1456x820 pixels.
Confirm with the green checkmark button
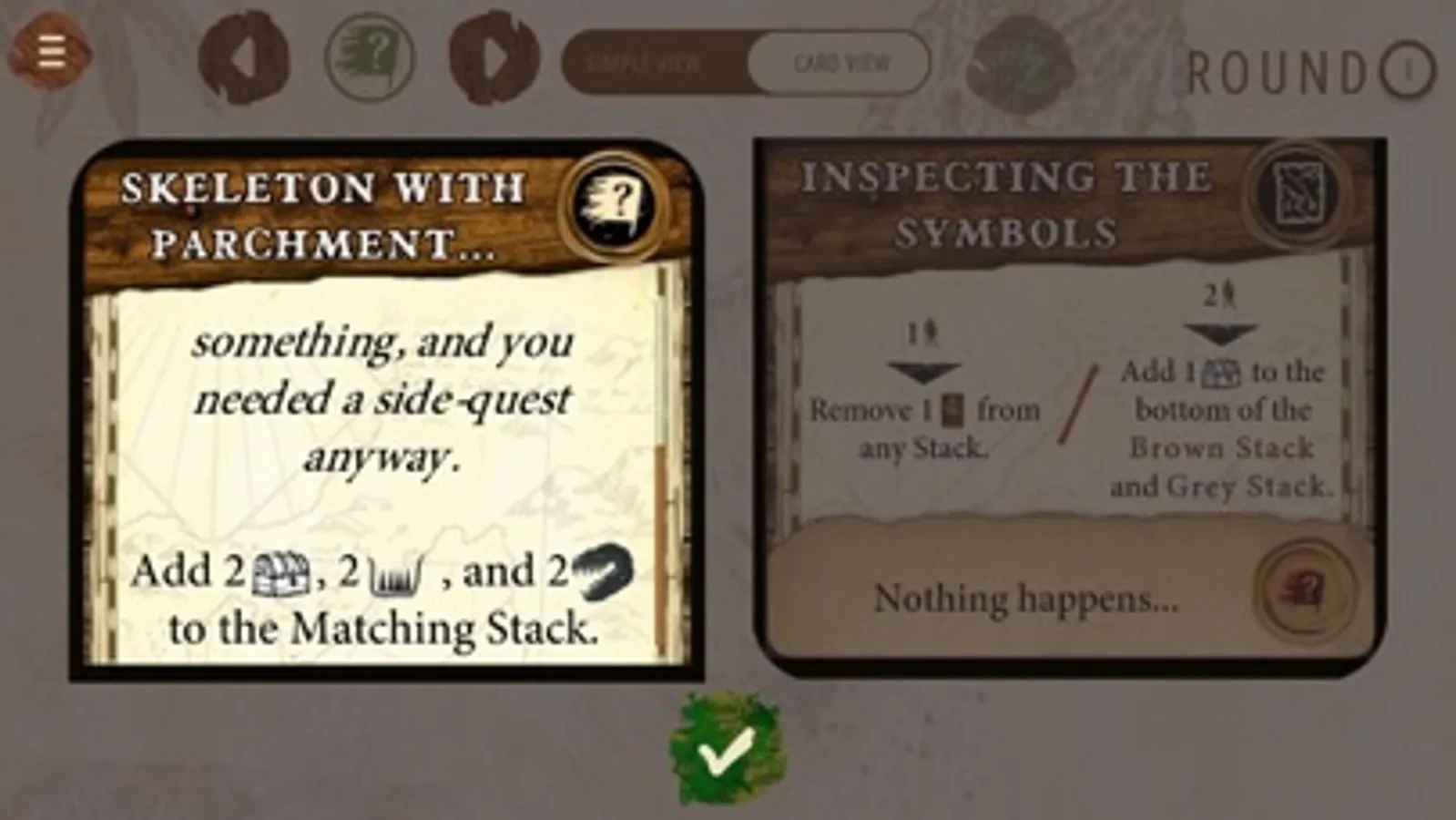point(728,753)
